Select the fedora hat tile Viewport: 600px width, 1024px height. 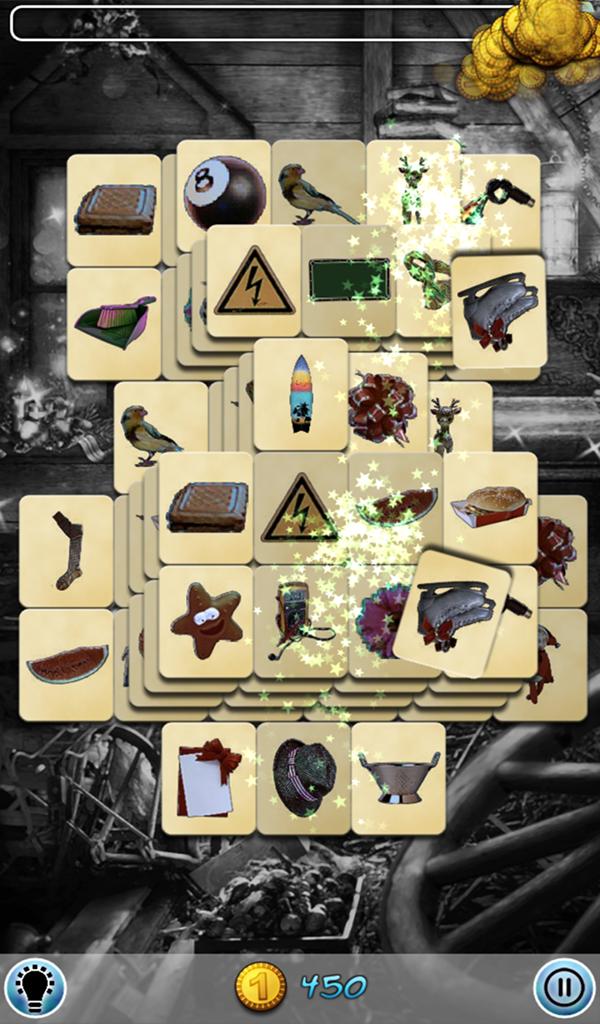point(304,778)
